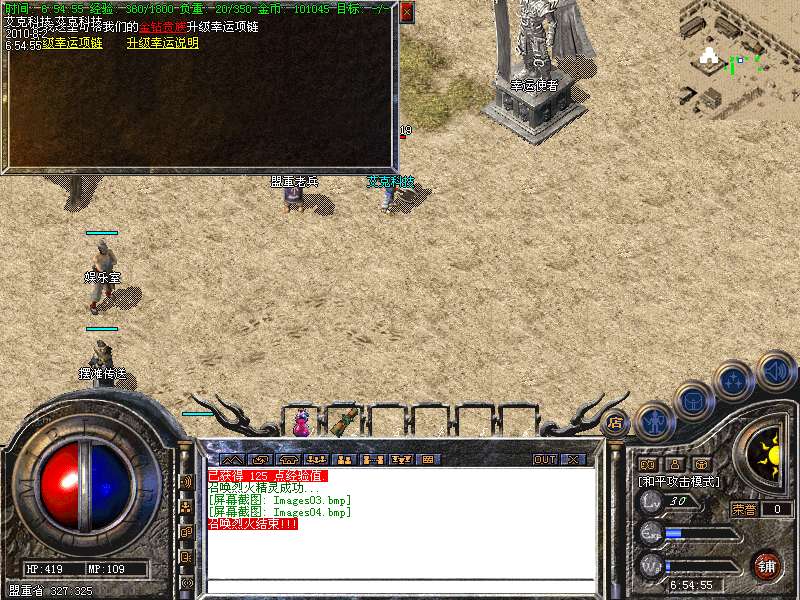The height and width of the screenshot is (600, 800).
Task: Click the 召唤烈火结束 chat message line
Action: [x=253, y=524]
